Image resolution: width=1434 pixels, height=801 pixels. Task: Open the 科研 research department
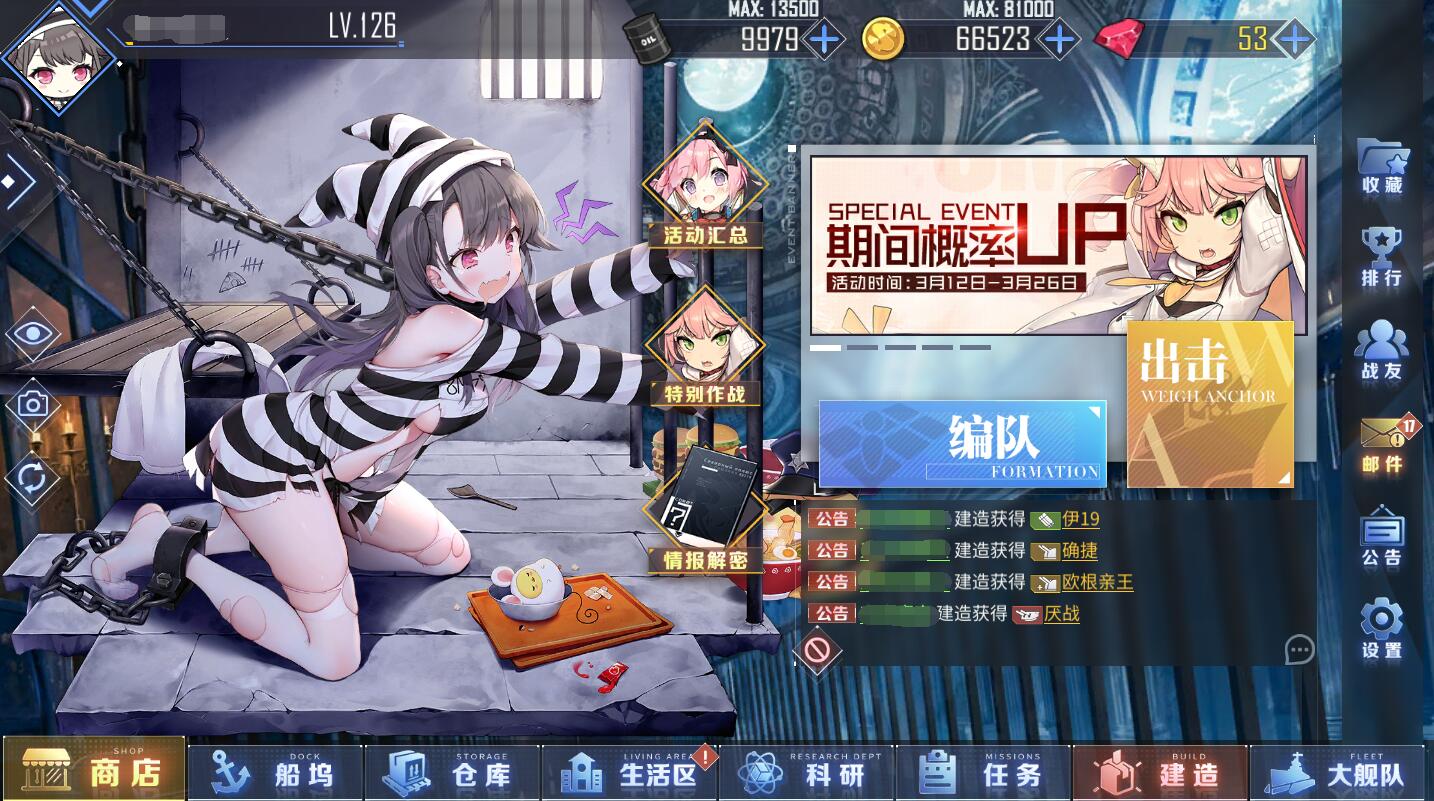(x=806, y=772)
